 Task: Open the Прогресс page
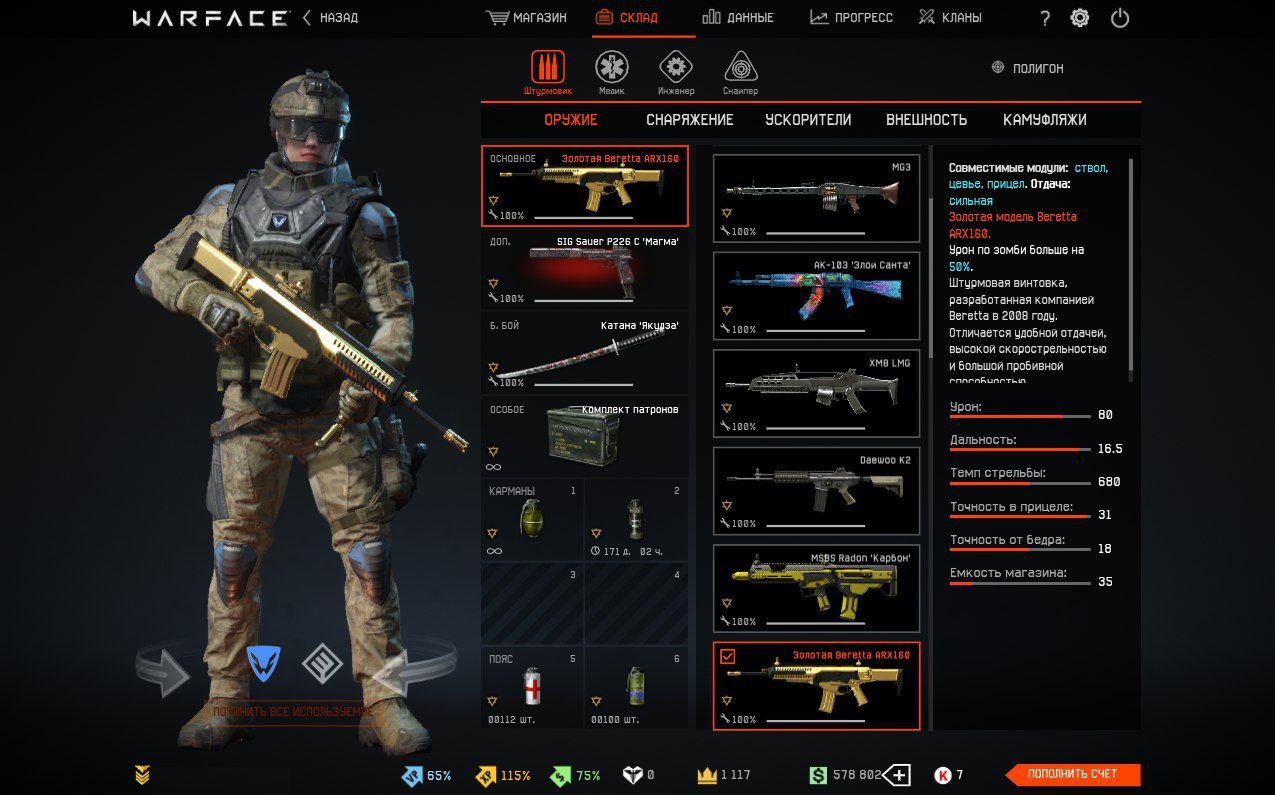point(851,18)
